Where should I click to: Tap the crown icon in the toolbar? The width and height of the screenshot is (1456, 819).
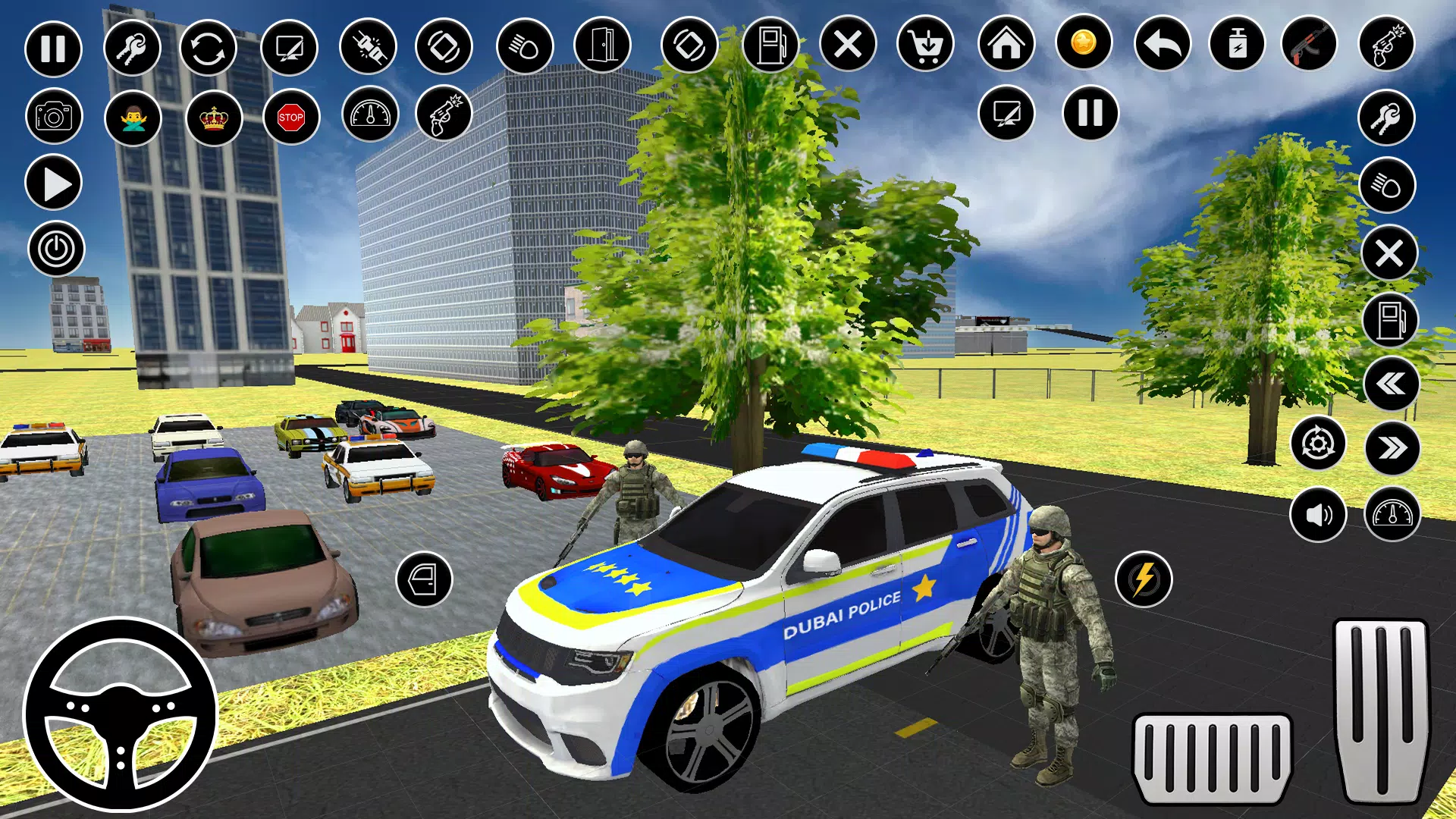point(213,118)
